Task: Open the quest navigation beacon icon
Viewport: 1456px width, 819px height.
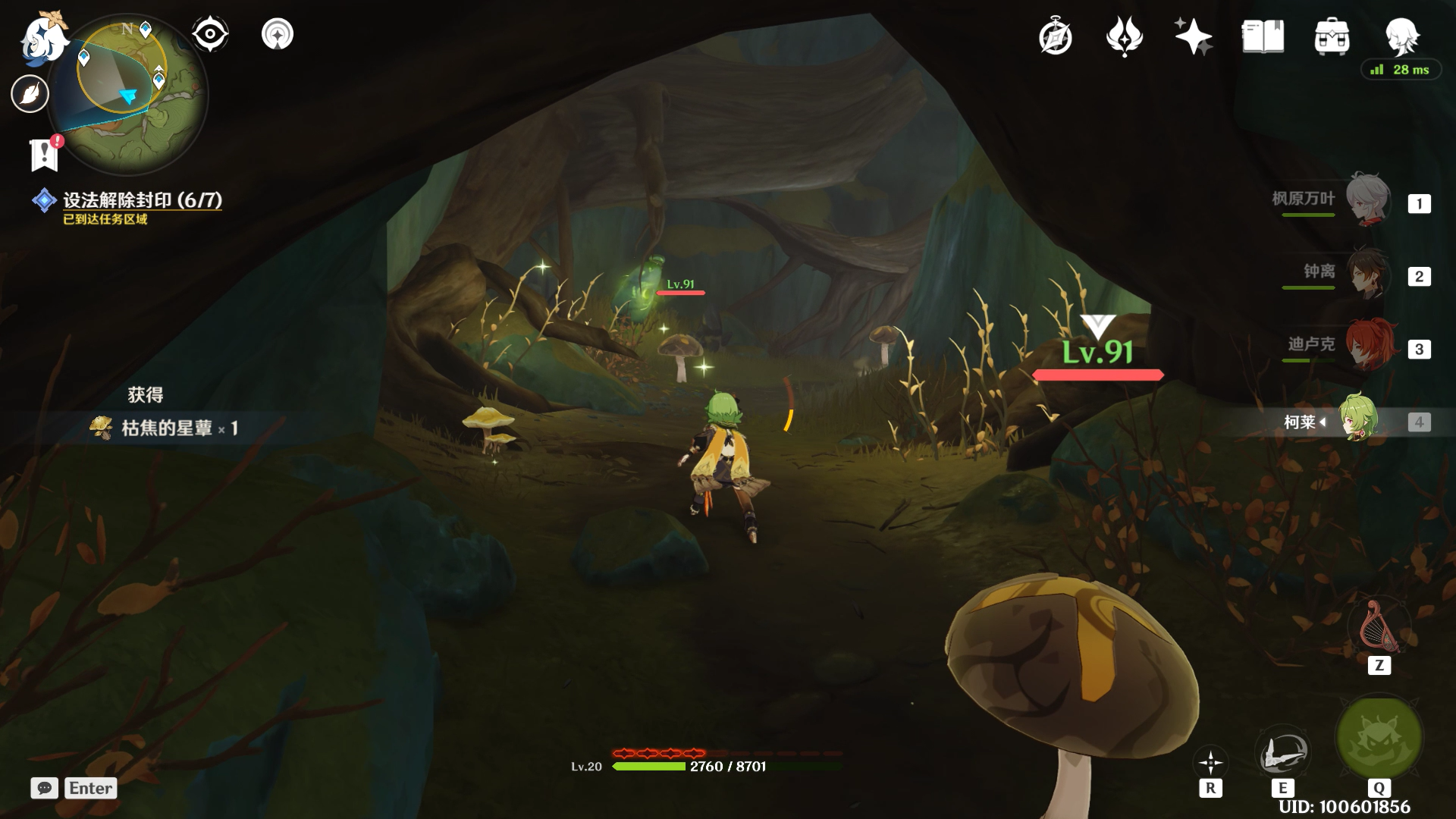Action: [278, 34]
